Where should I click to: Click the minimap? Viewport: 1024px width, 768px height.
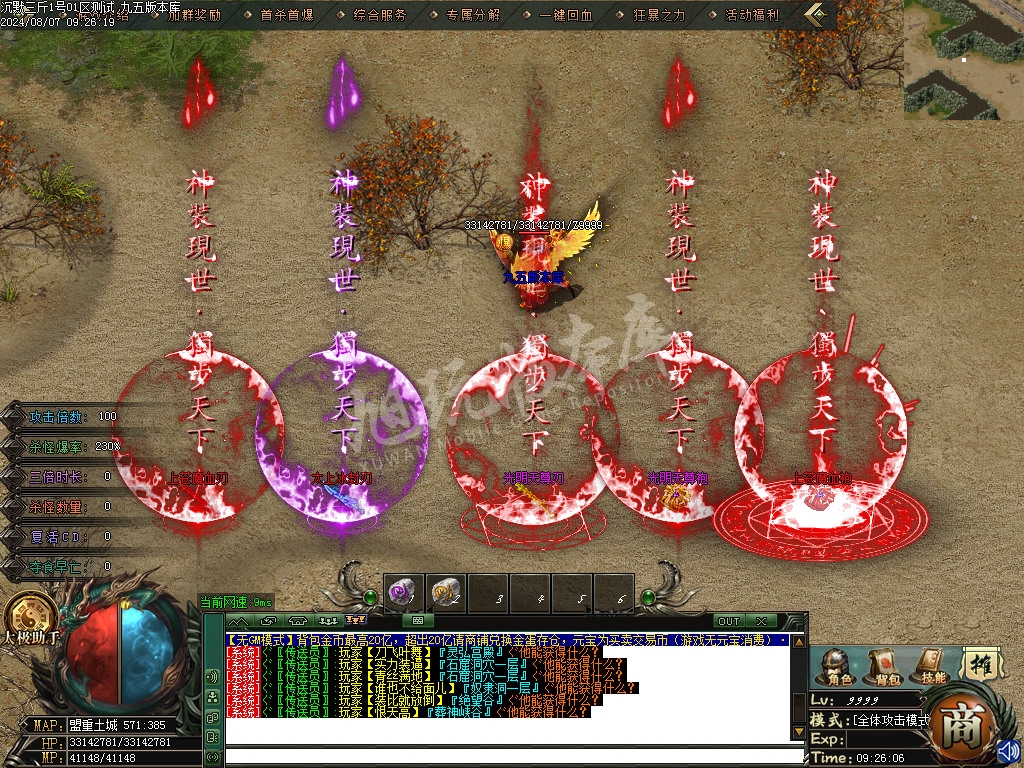(x=963, y=60)
